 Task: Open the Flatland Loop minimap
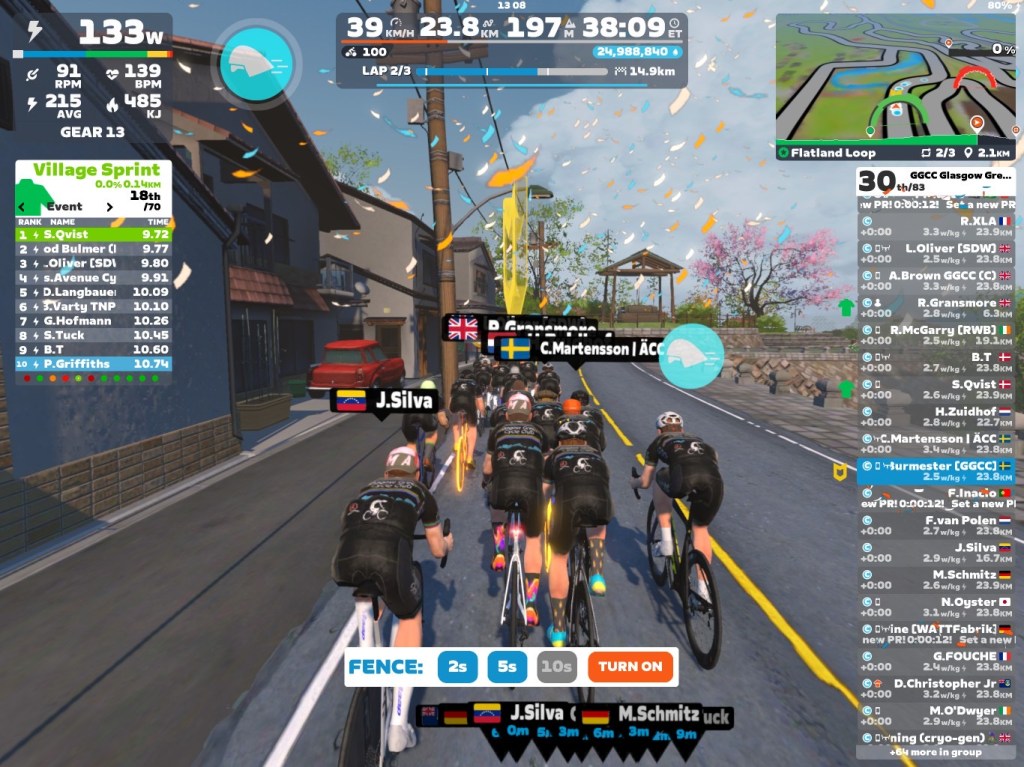click(x=895, y=82)
